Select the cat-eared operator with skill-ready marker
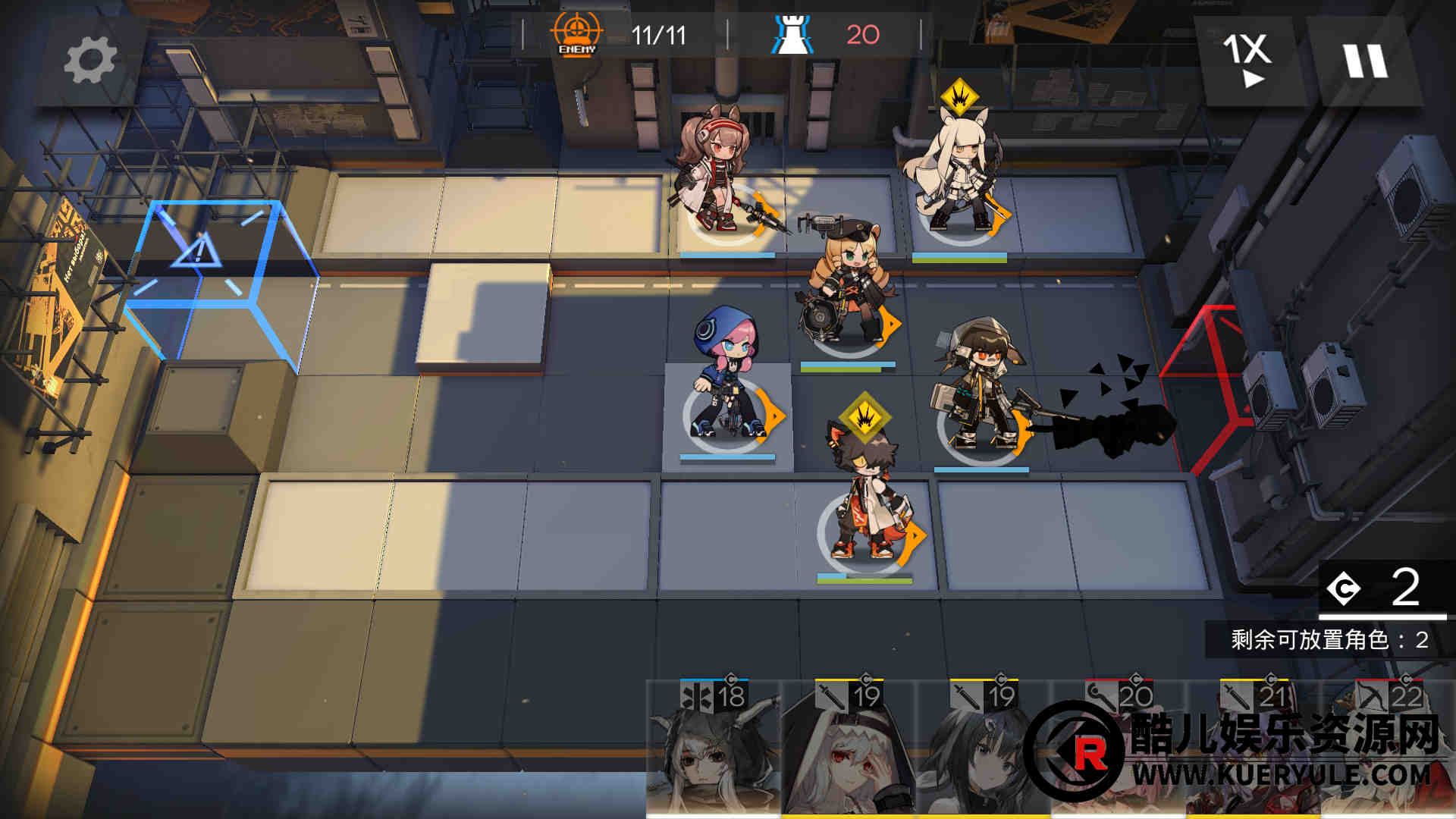 point(866,493)
